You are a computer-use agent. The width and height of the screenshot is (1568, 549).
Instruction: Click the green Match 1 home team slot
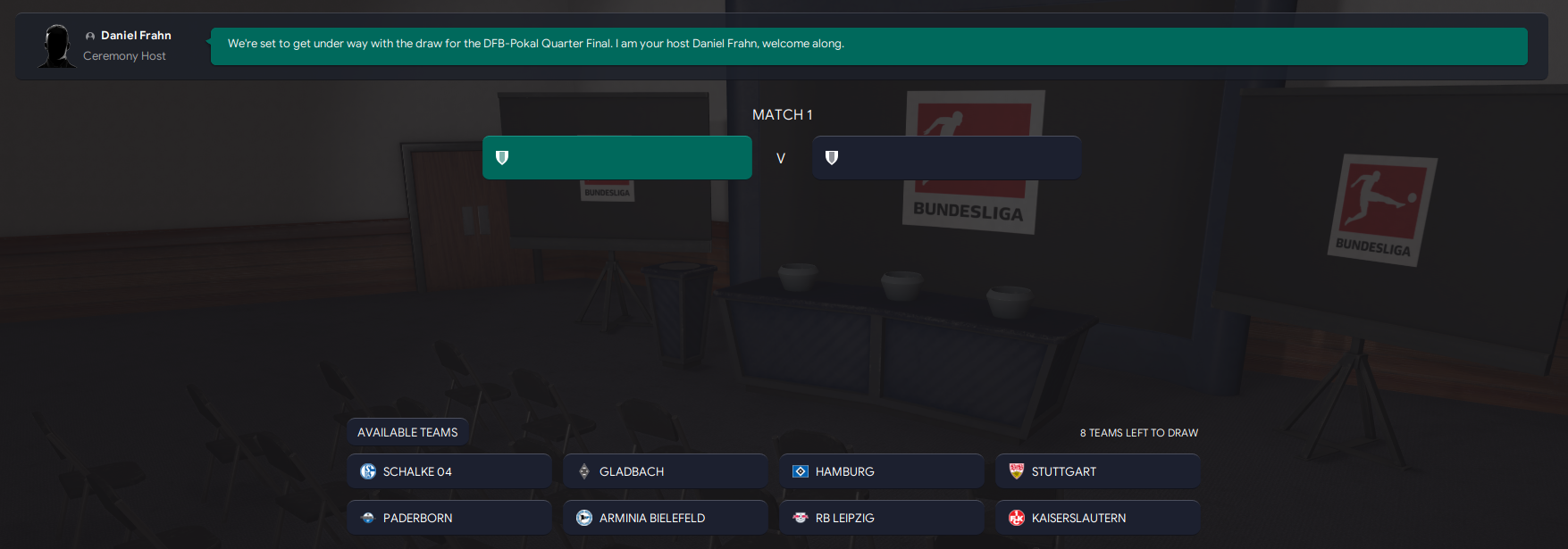616,158
